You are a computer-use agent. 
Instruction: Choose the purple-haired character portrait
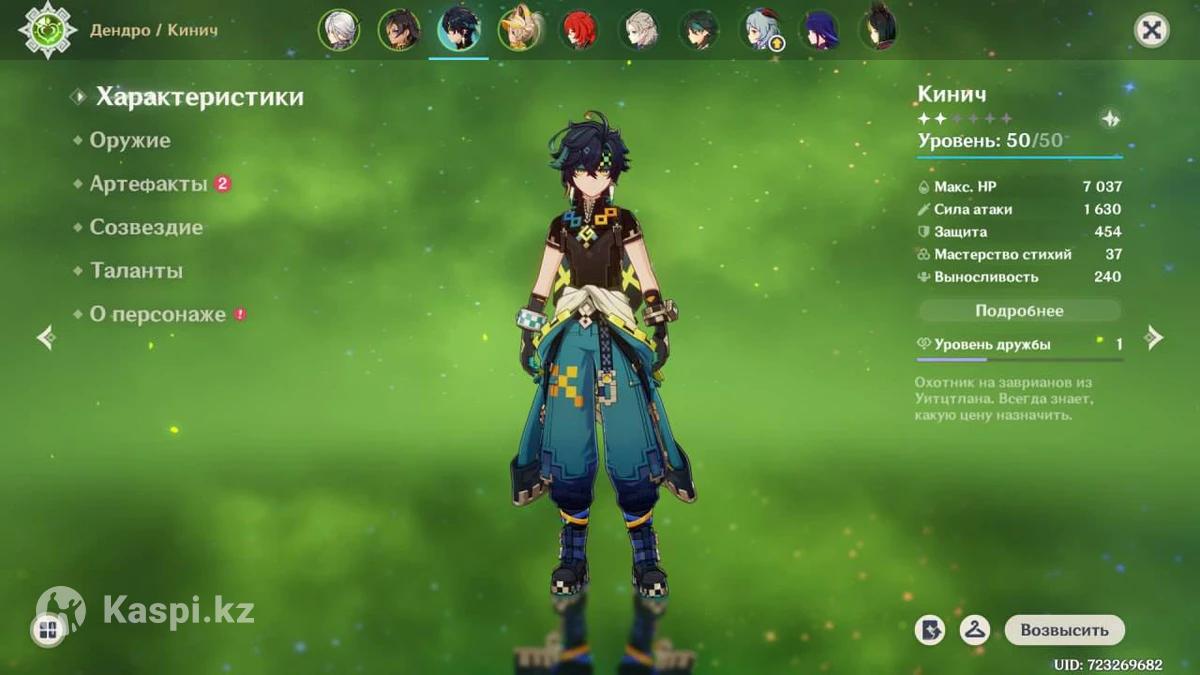[x=821, y=30]
